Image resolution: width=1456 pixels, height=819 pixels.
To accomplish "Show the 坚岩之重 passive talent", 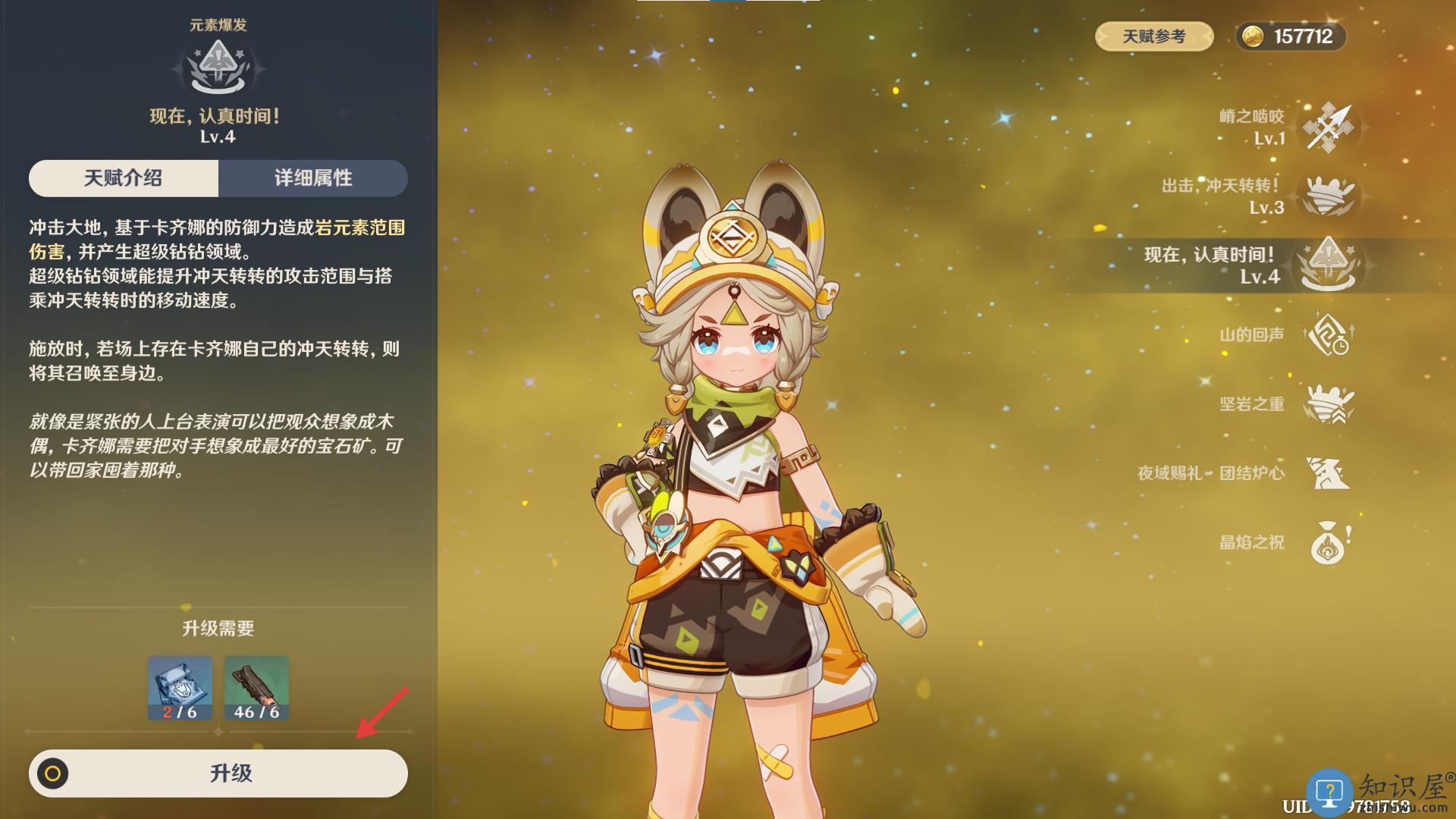I will click(1328, 403).
